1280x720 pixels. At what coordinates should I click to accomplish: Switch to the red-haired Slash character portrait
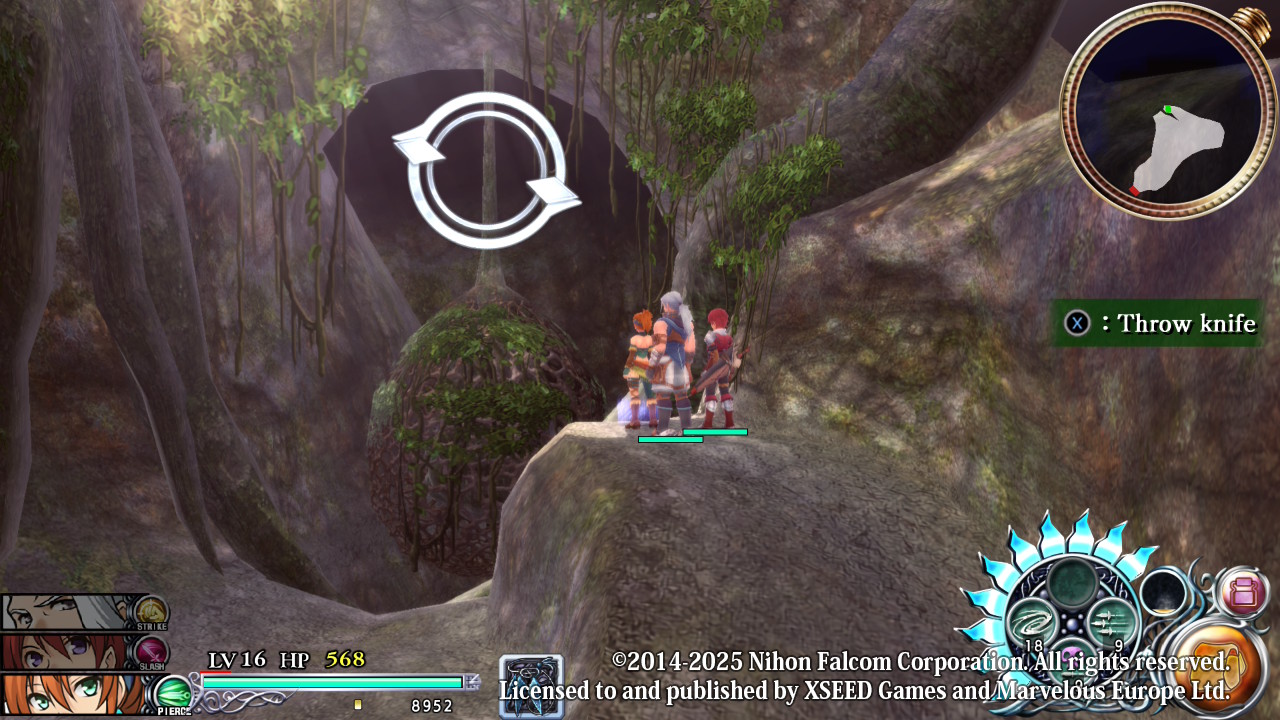[70, 652]
